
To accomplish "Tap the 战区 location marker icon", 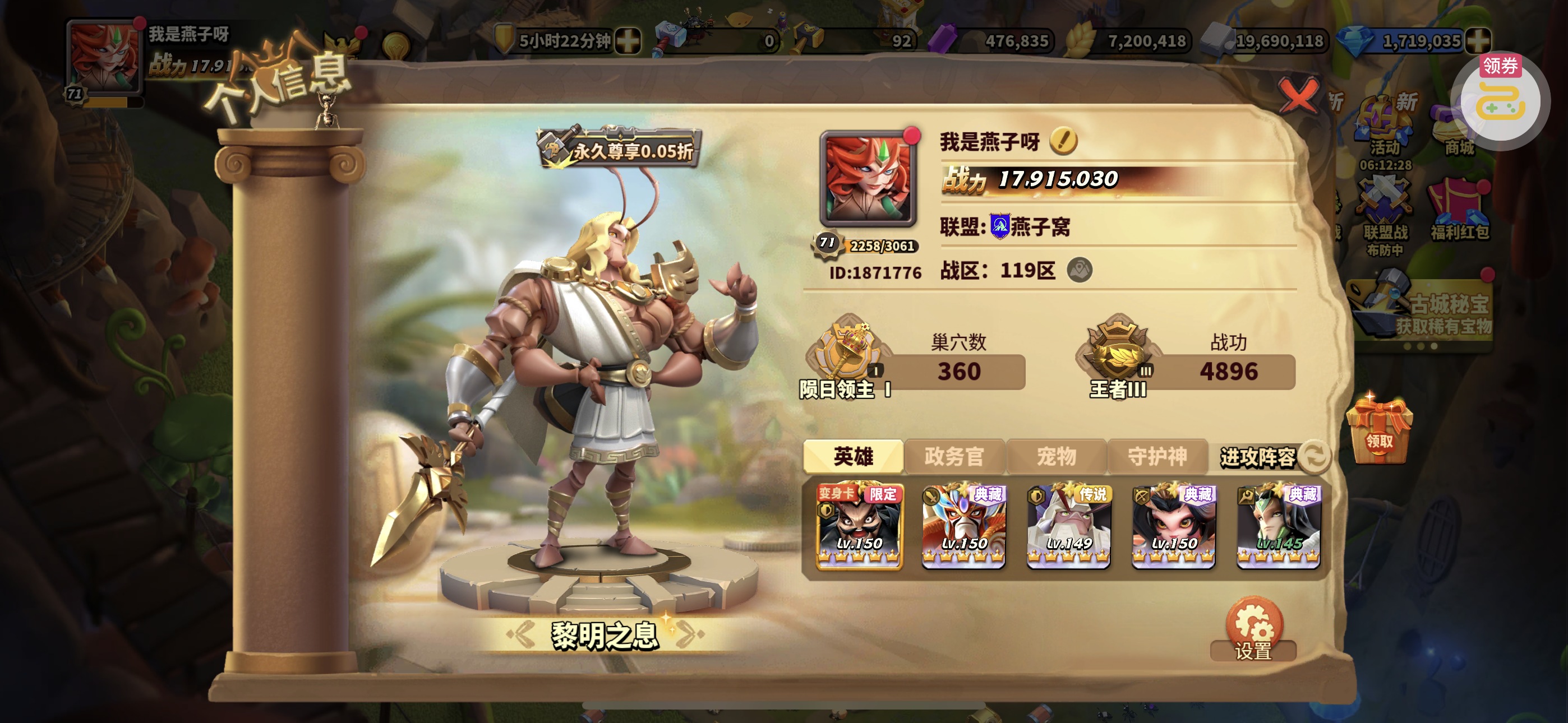I will 1079,270.
